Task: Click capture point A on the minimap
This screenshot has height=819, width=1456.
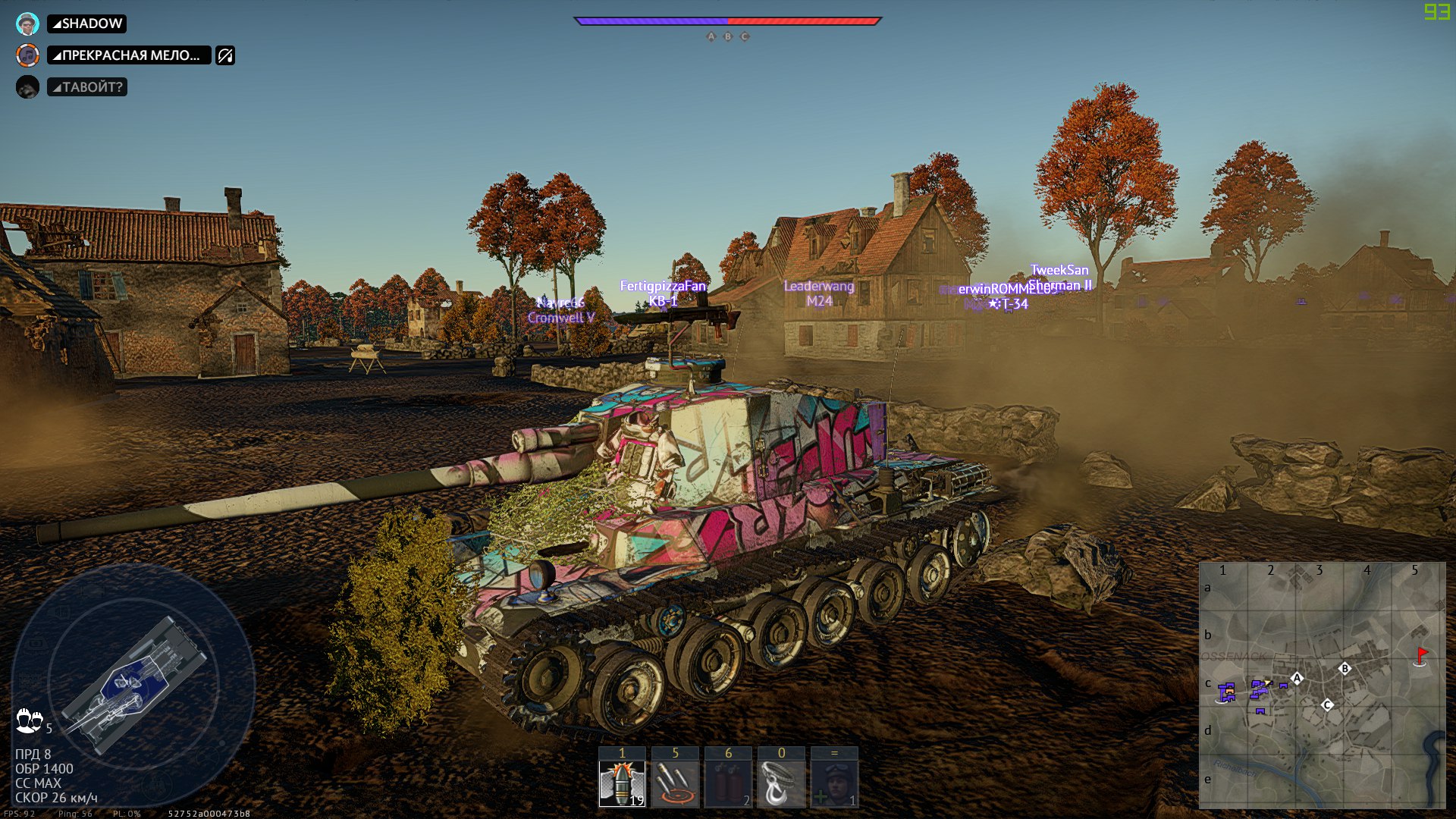Action: pos(1297,678)
